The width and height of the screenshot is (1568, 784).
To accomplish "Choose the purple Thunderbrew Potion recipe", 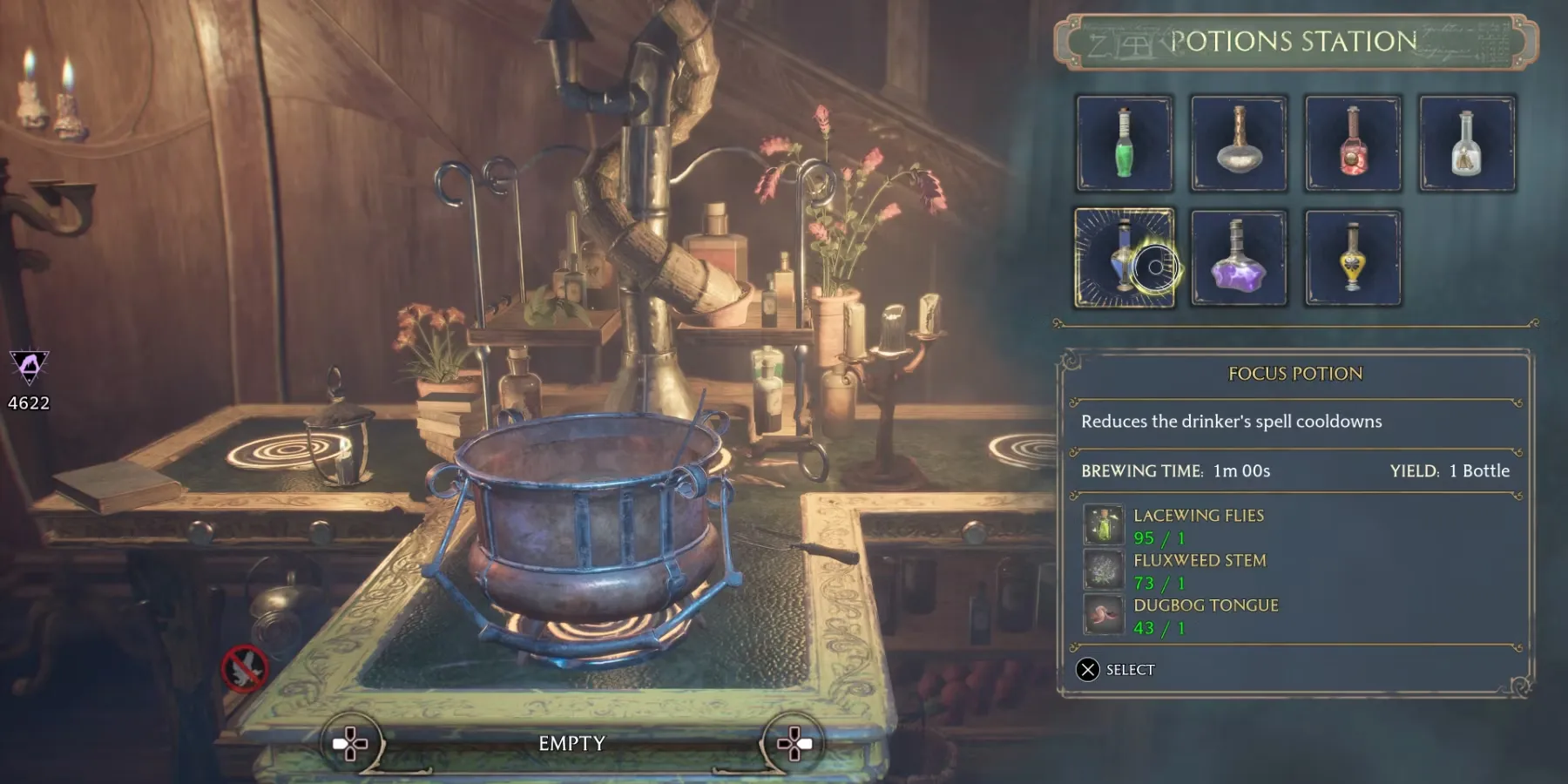I will click(1239, 258).
